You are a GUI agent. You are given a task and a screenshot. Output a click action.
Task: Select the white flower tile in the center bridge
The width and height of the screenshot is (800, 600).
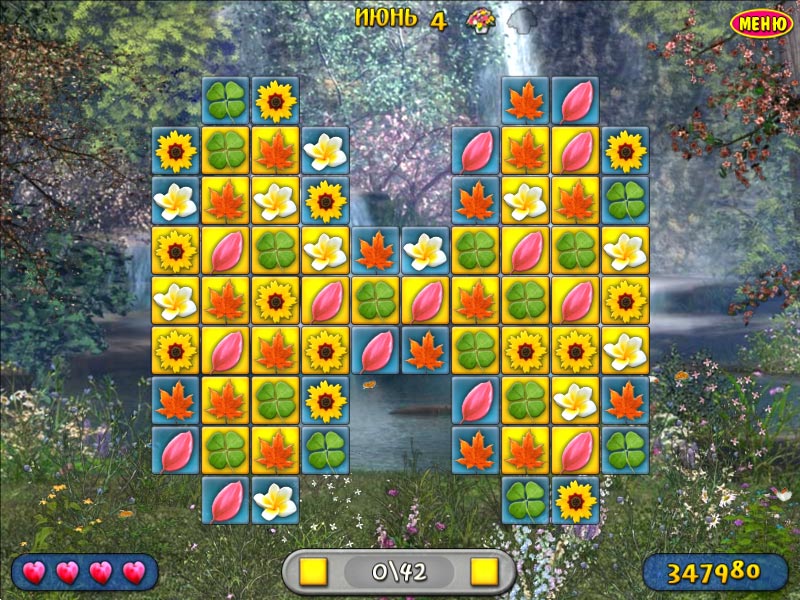pyautogui.click(x=425, y=251)
